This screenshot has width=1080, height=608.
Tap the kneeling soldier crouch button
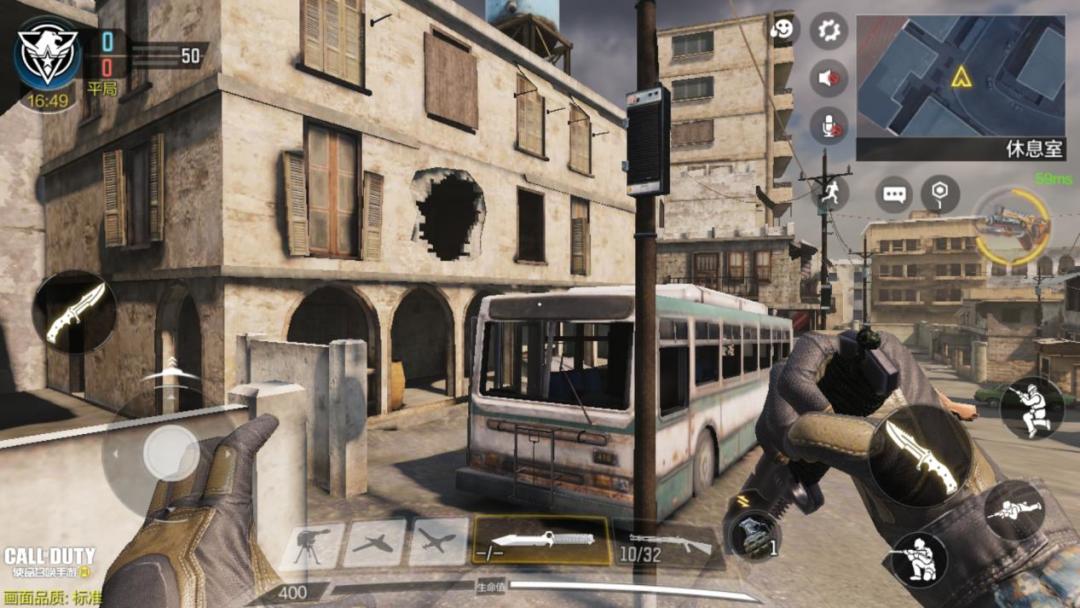coord(919,558)
